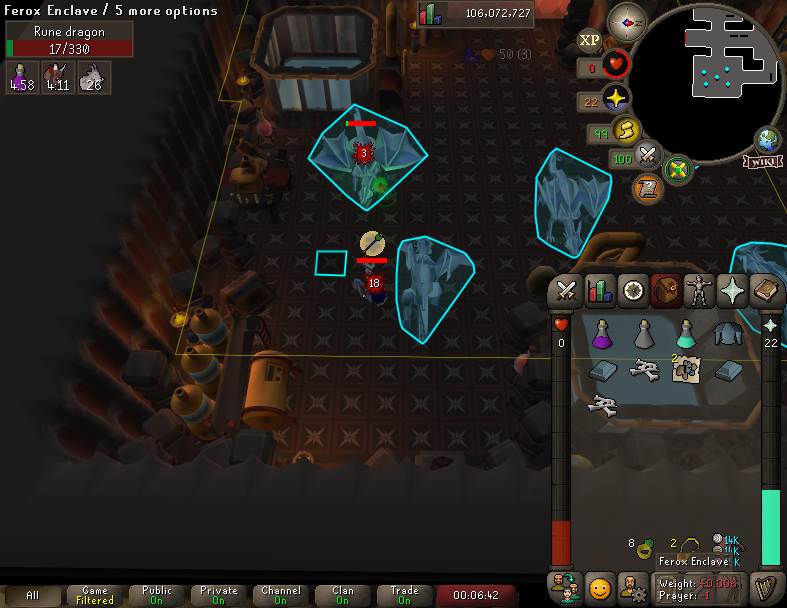Open the Spellbook tab
This screenshot has width=787, height=608.
766,290
